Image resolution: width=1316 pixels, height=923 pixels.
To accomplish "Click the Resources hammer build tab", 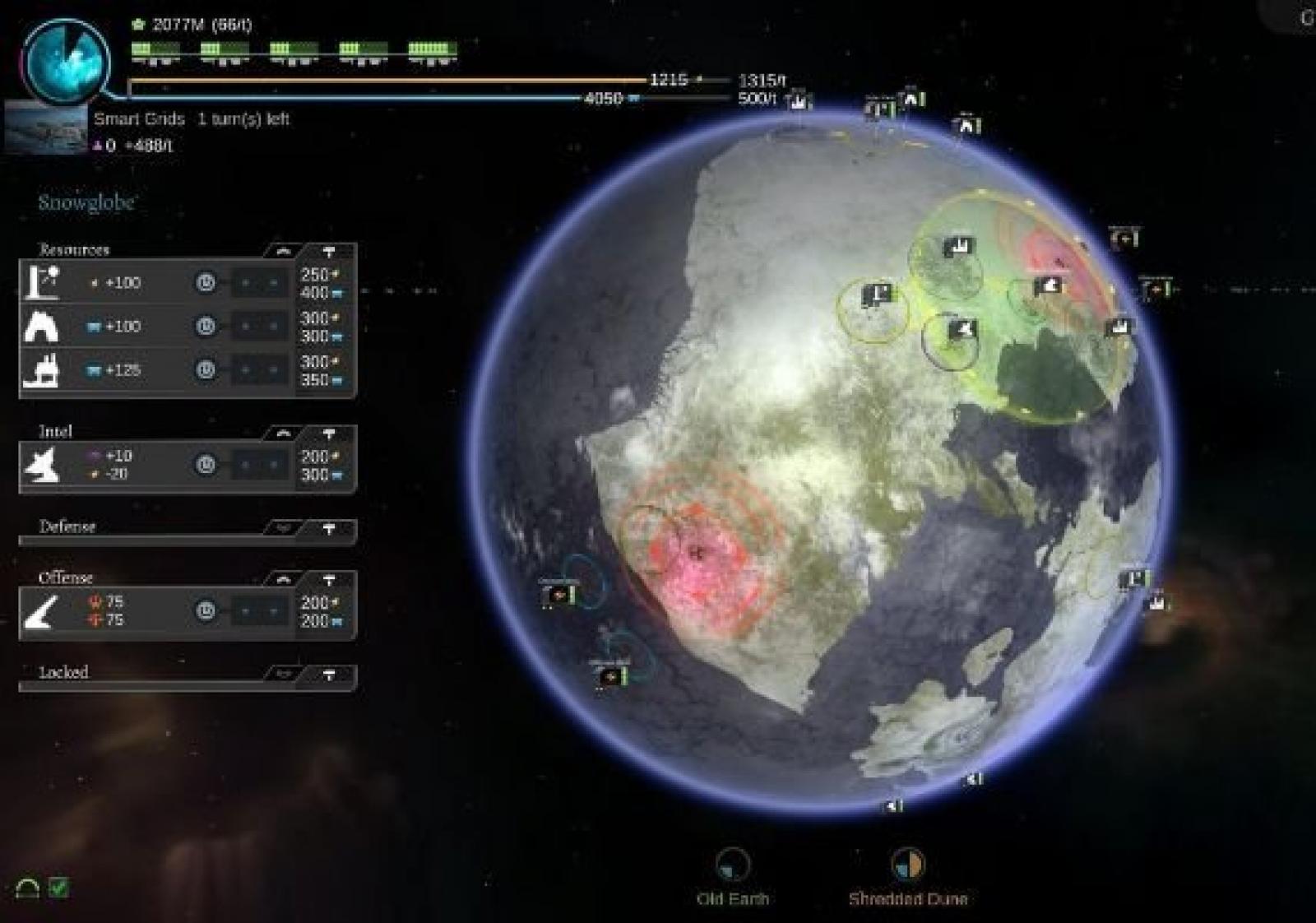I will [x=329, y=251].
